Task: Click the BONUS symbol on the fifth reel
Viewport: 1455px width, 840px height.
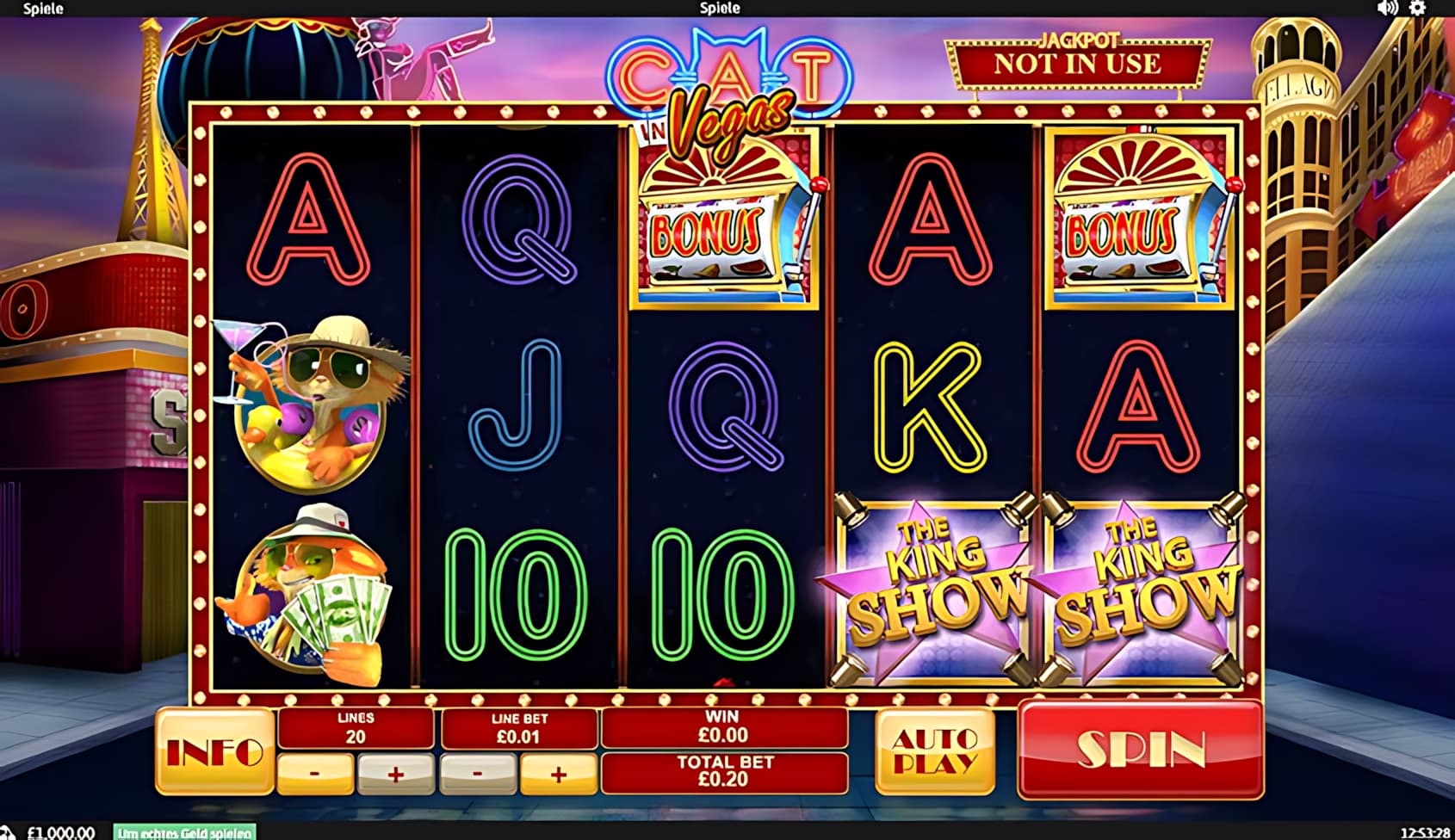Action: click(1136, 217)
